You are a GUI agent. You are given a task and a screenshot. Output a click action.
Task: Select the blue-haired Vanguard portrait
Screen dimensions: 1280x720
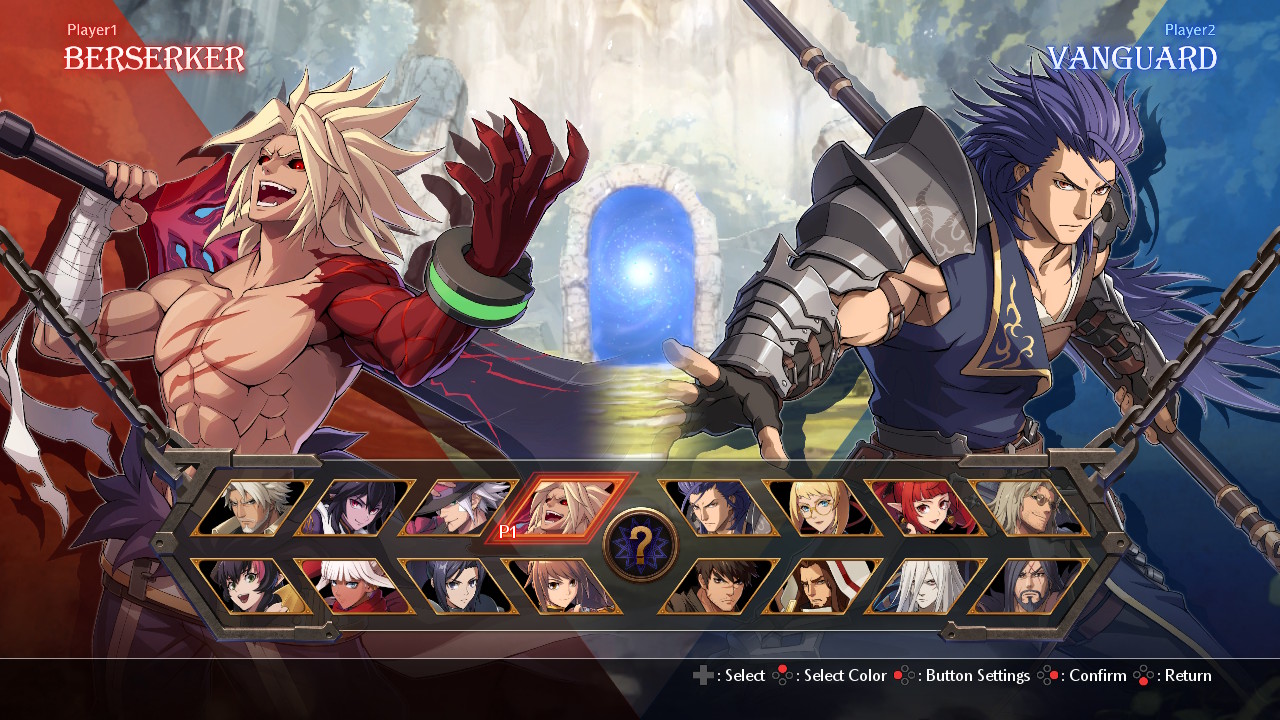[x=718, y=508]
